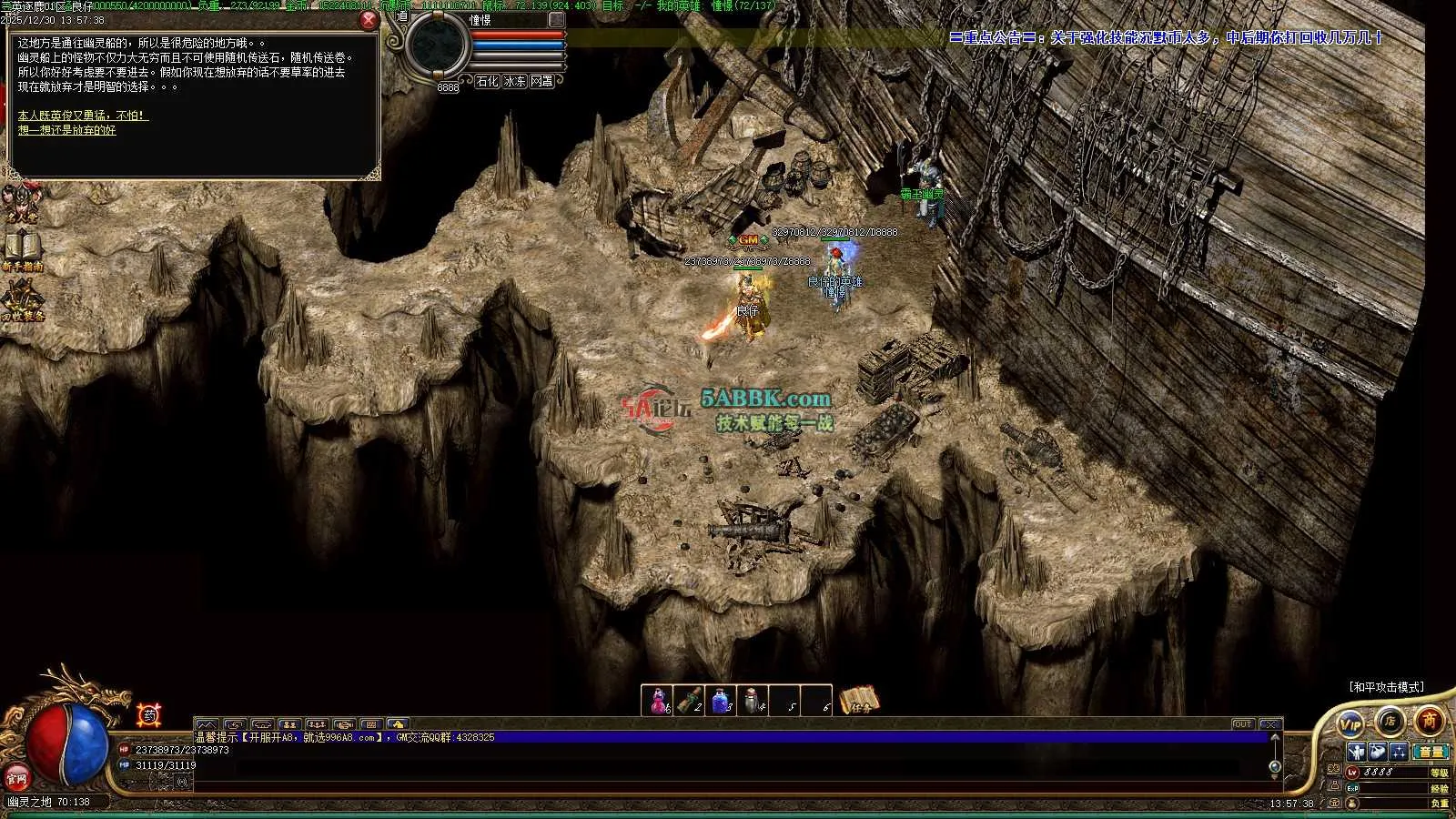Open the 回收装备 equipment recycle icon
This screenshot has width=1456, height=819.
click(23, 300)
